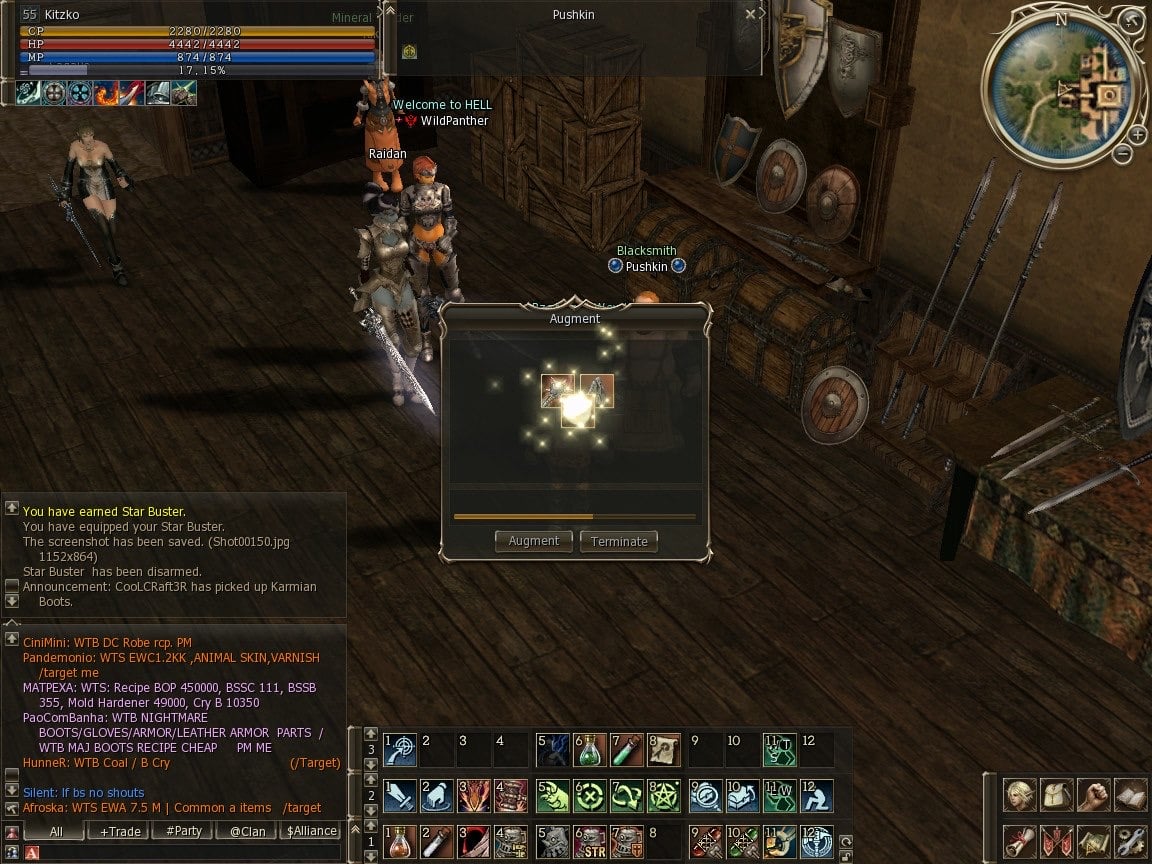Open the character status elf portrait icon
The image size is (1152, 864).
[x=1020, y=796]
